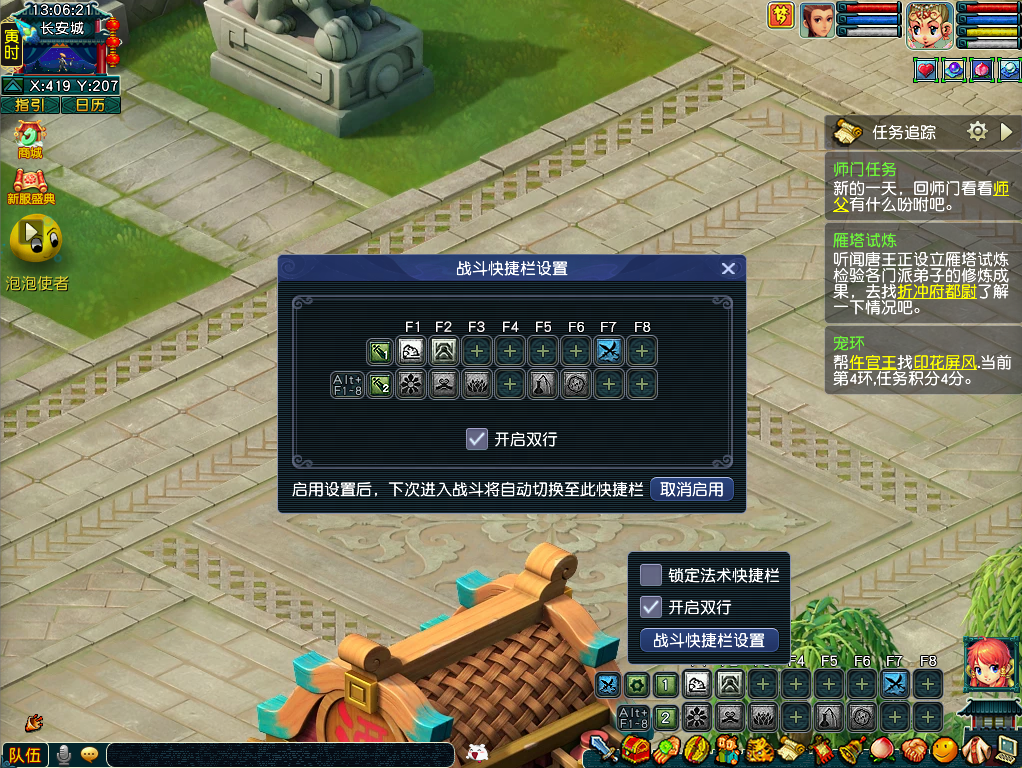Image resolution: width=1022 pixels, height=768 pixels.
Task: Open the 日历 calendar
Action: [90, 105]
